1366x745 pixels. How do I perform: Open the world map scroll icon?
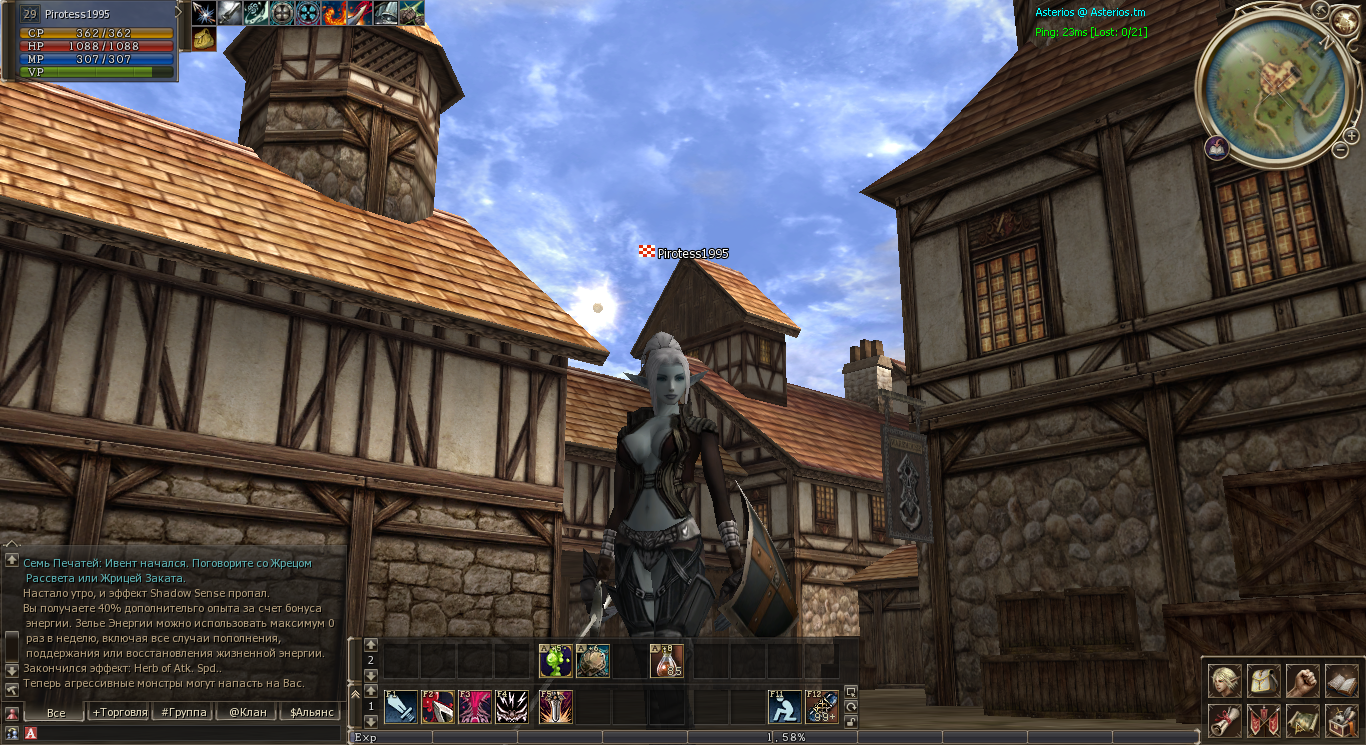pos(1302,720)
